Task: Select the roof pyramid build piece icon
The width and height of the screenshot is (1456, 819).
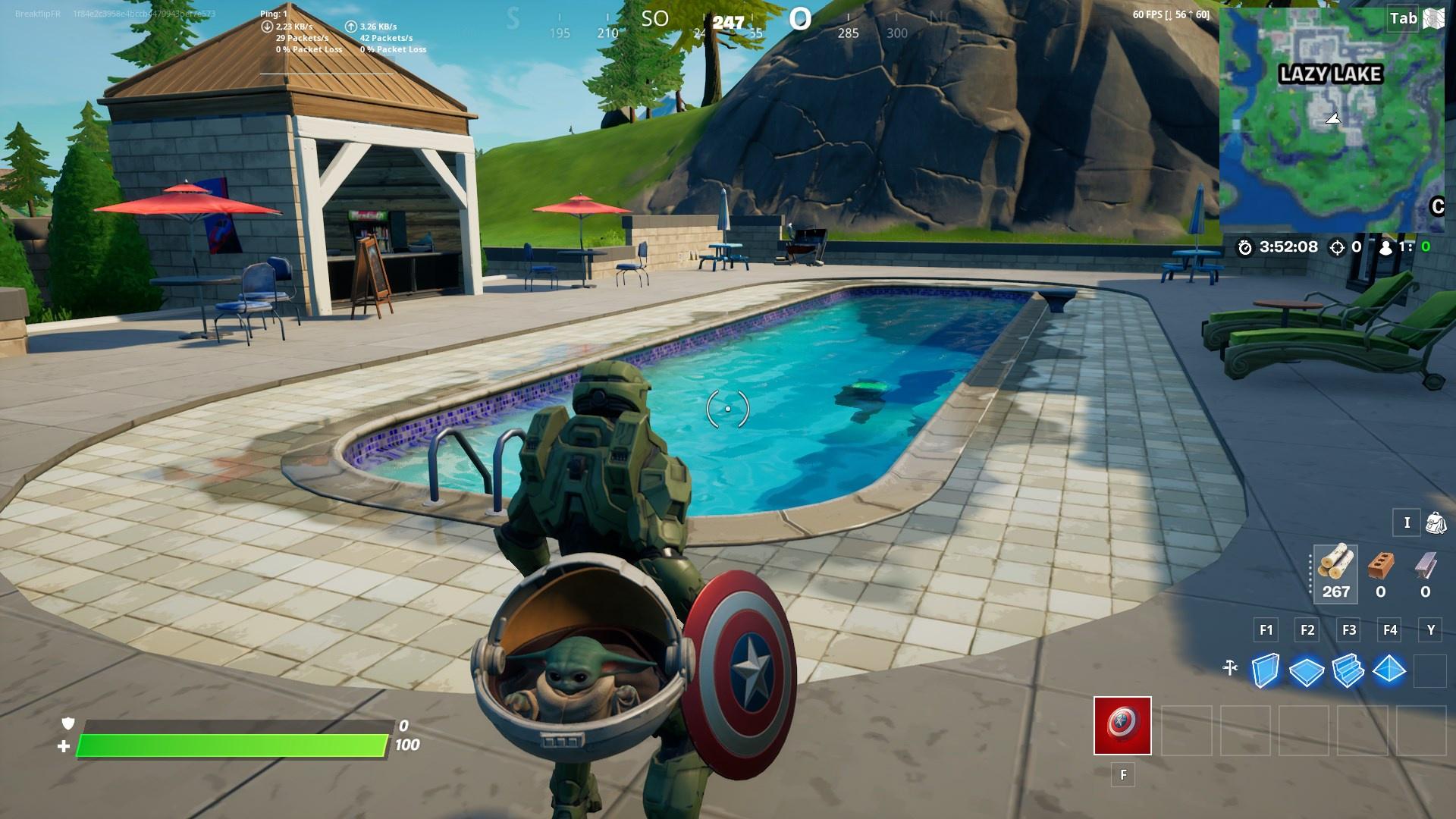Action: (1389, 669)
